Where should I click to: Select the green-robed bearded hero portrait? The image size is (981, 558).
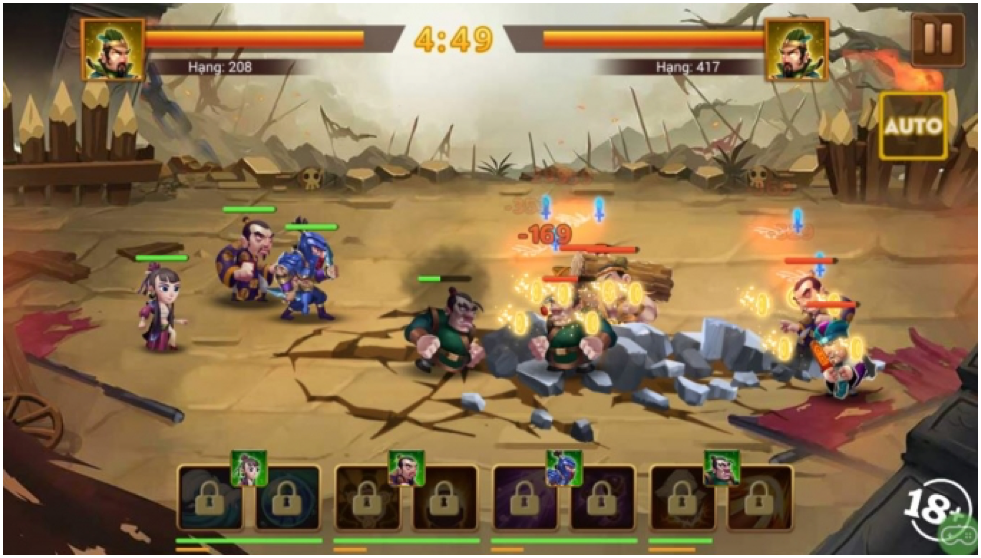coord(721,467)
